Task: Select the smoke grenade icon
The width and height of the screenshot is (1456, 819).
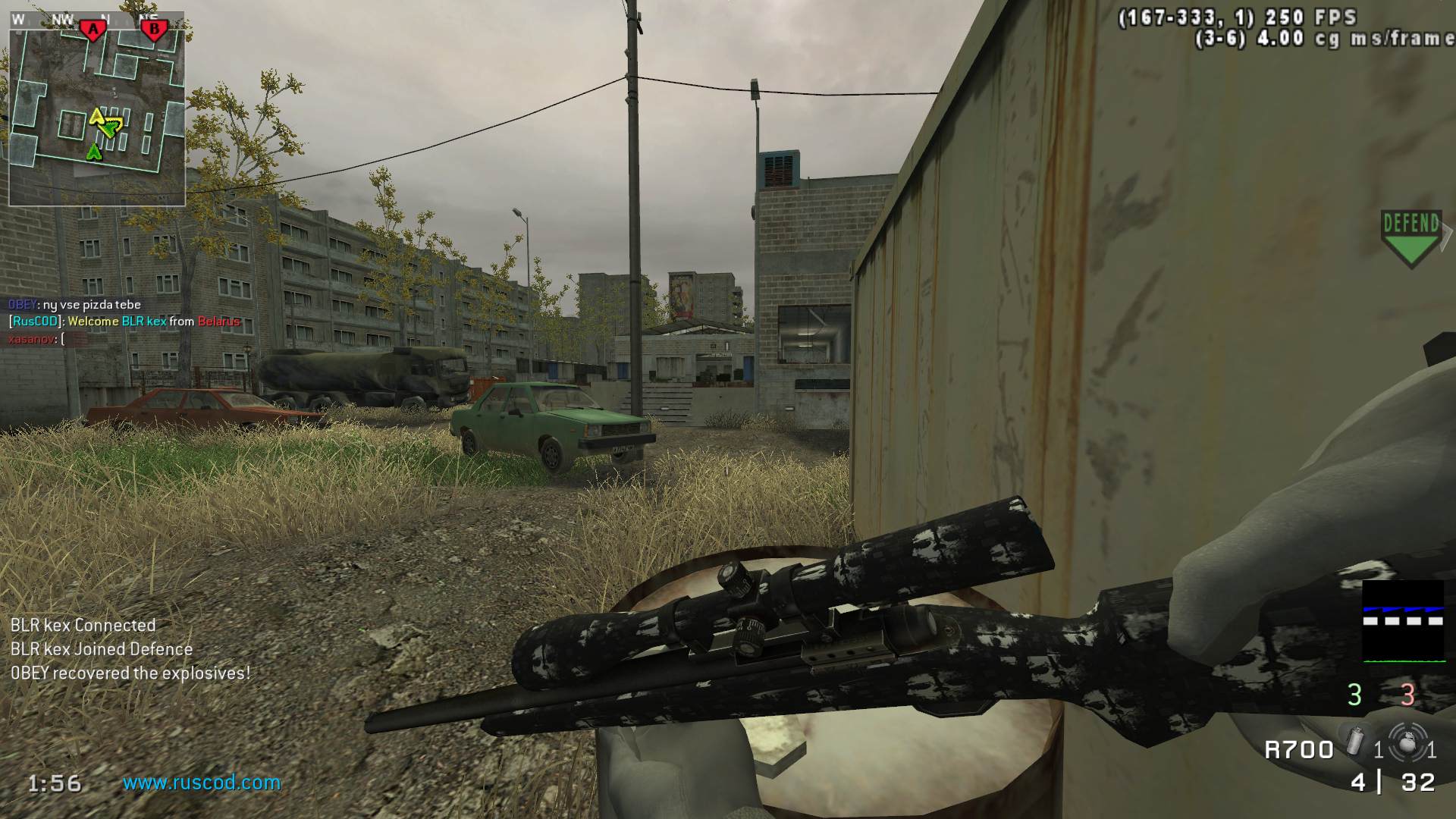Action: [1356, 742]
